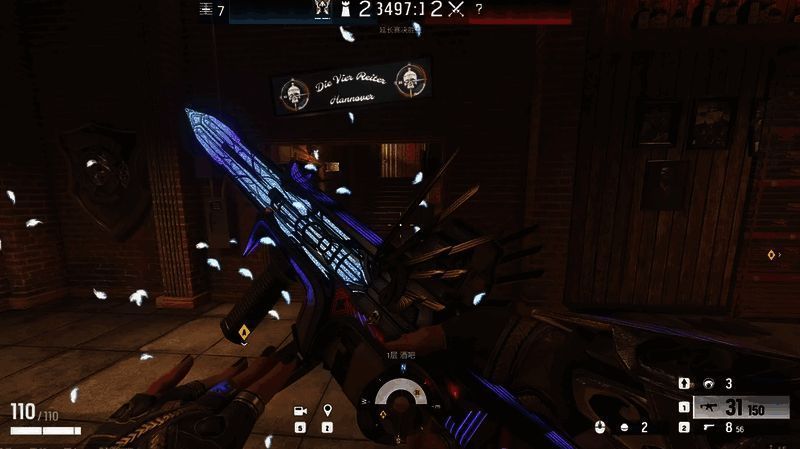Select the operator gadget icon with count 3
This screenshot has height=449, width=800.
pyautogui.click(x=708, y=383)
